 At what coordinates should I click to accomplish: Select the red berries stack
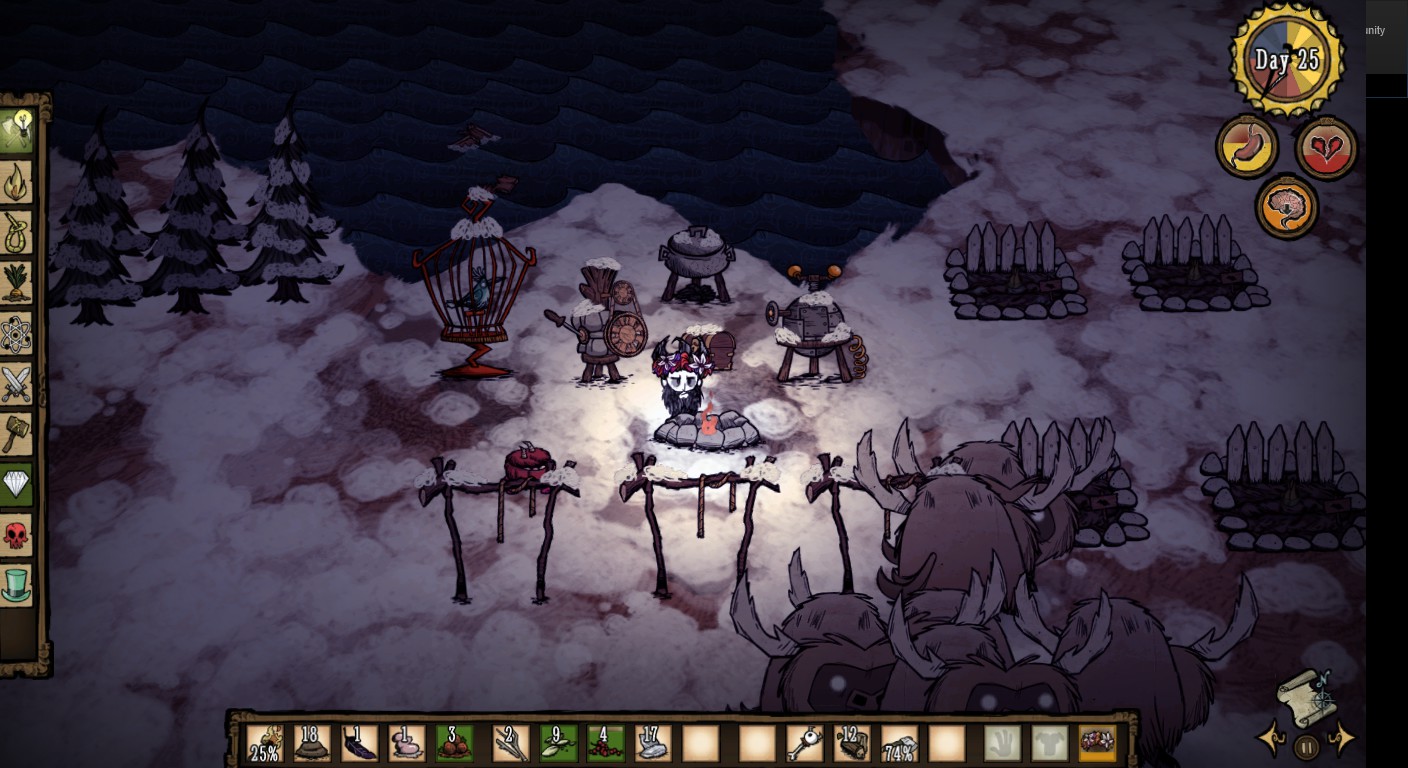(605, 744)
